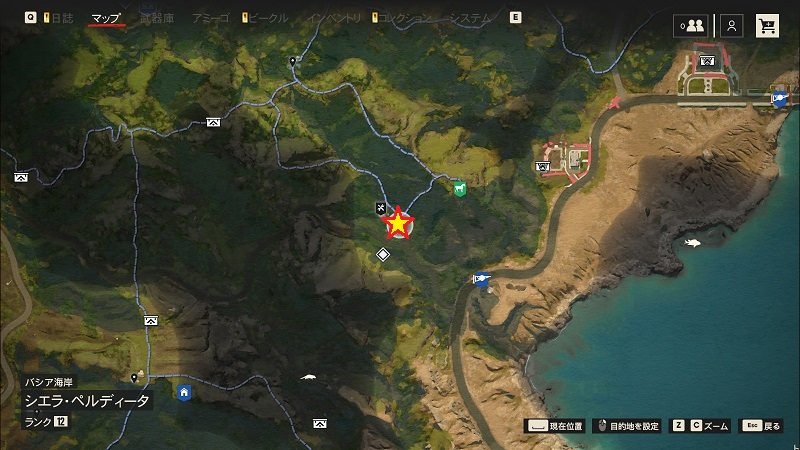
Task: Click the green horse pickup marker
Action: (x=459, y=188)
